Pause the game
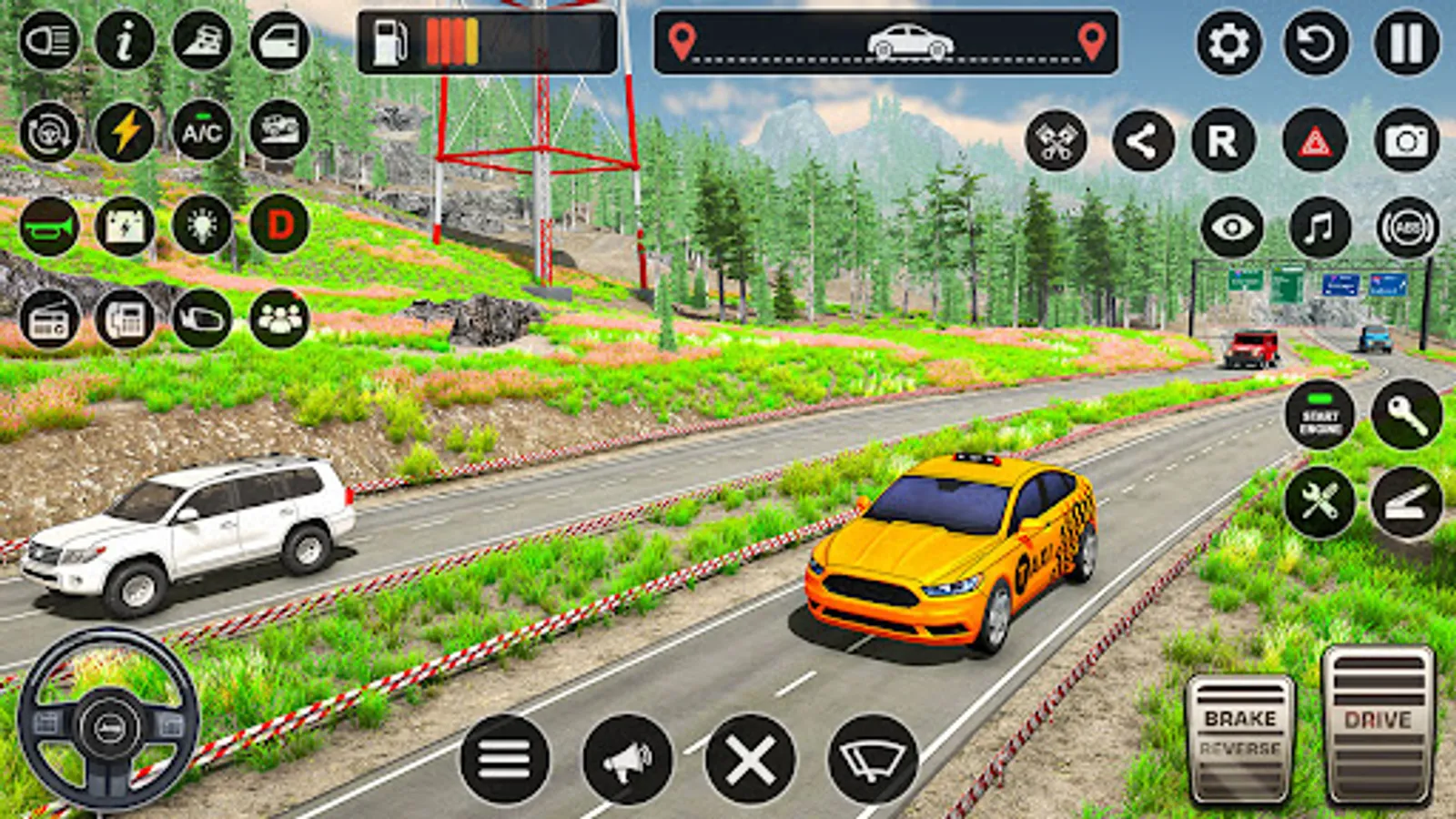The width and height of the screenshot is (1456, 819). coord(1406,43)
